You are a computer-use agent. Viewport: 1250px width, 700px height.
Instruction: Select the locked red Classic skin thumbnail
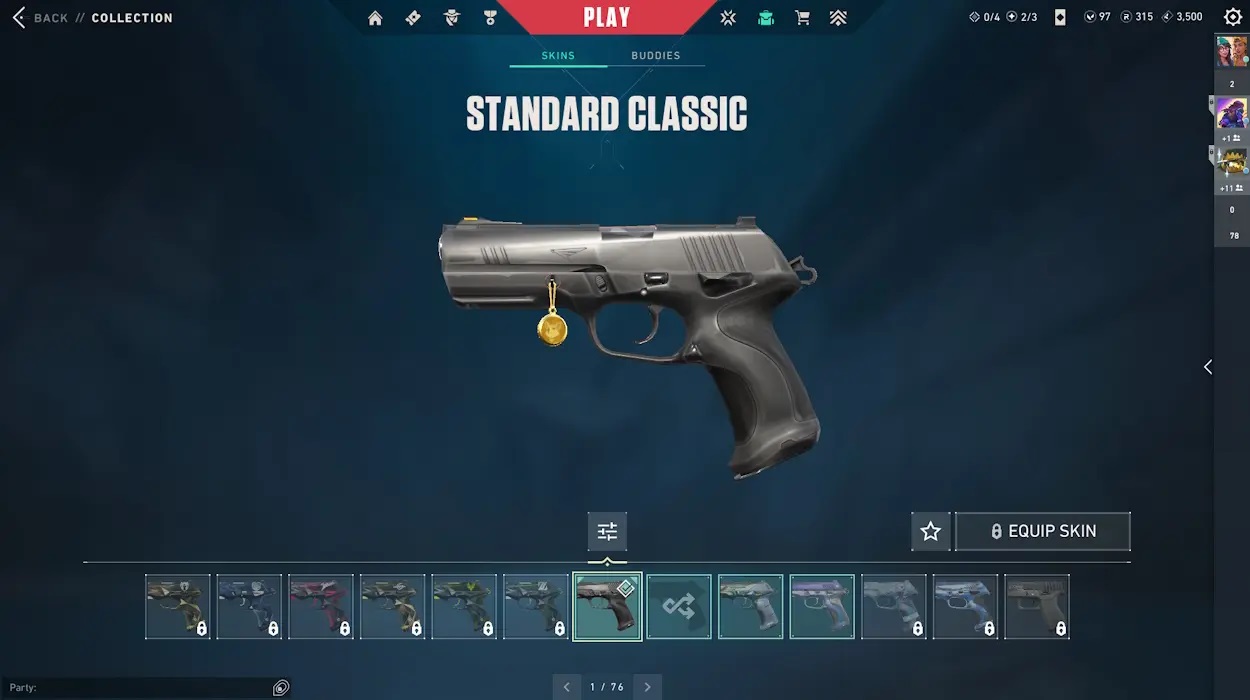coord(321,606)
